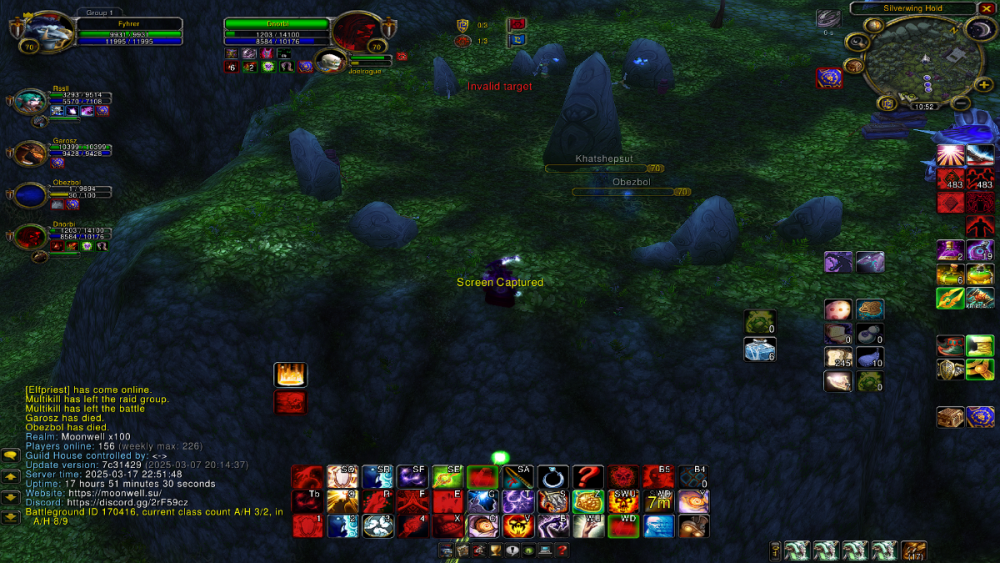
Task: Click the chat scroll-up arrow button
Action: 11,476
